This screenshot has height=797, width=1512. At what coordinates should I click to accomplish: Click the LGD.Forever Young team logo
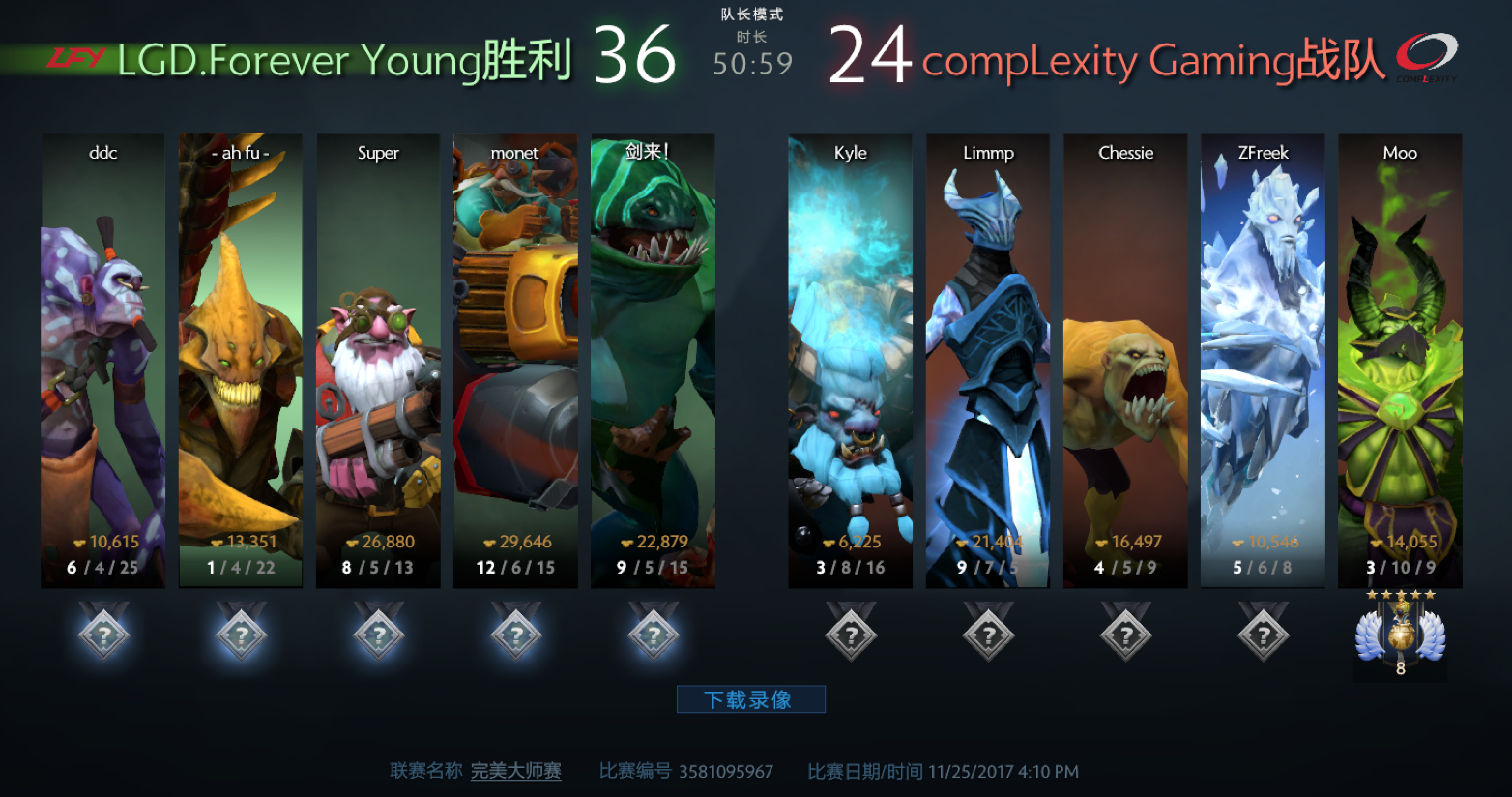(75, 60)
